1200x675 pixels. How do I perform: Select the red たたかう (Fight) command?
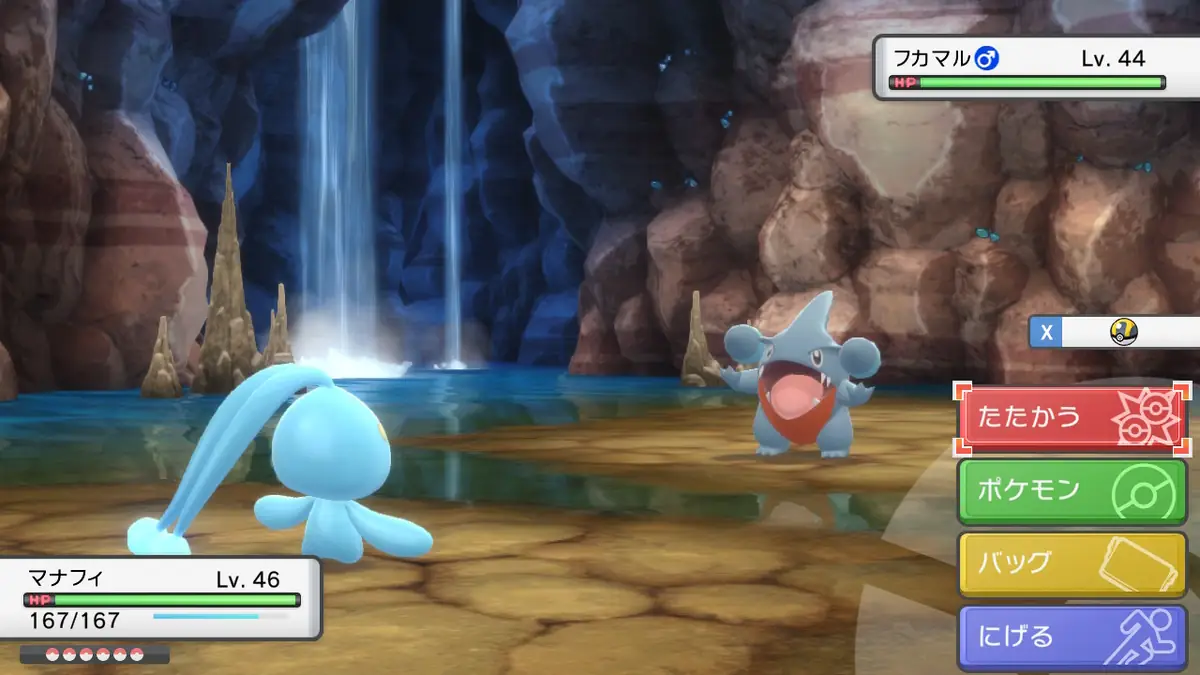tap(1072, 418)
